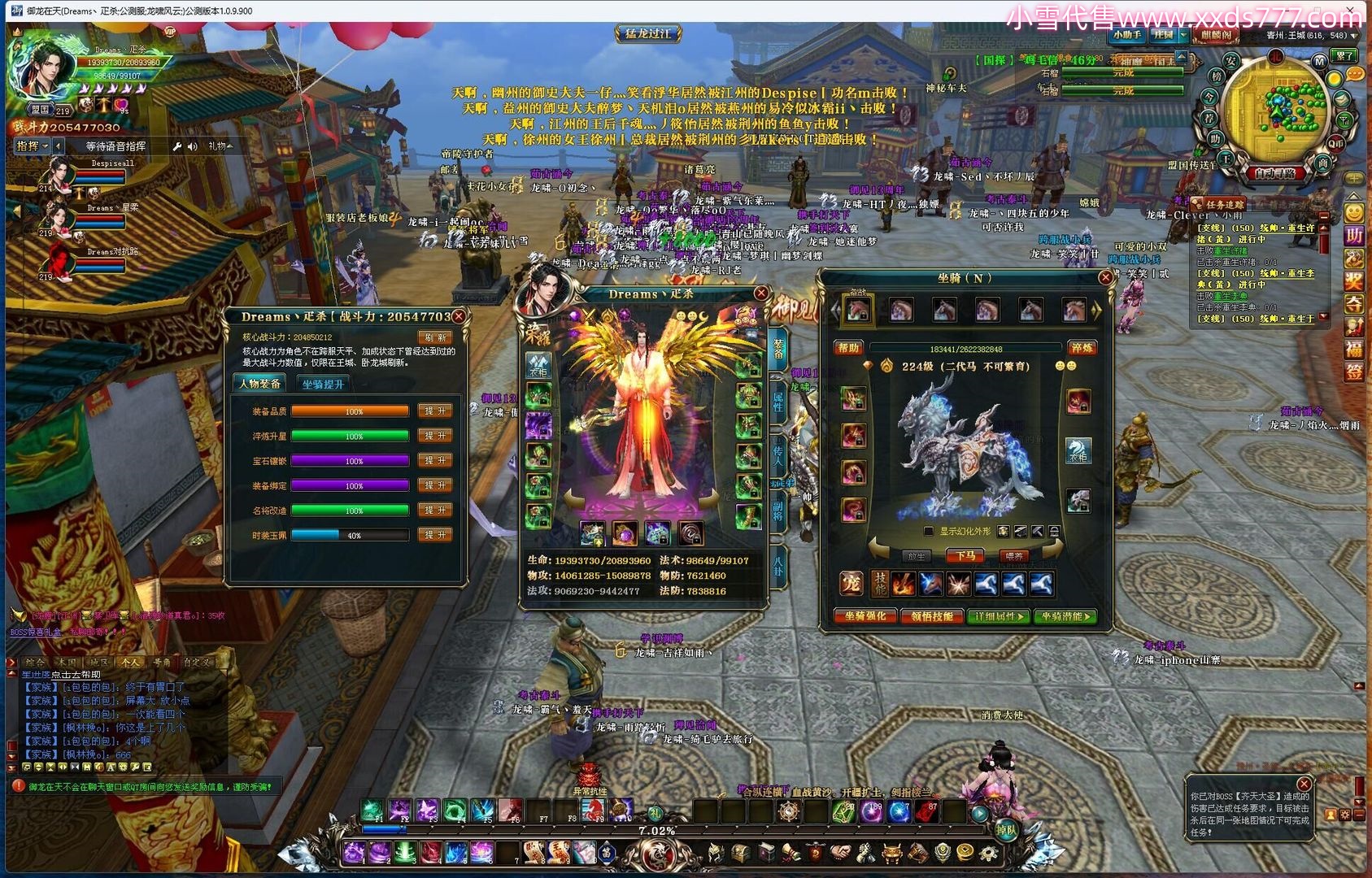Click 刷新 to refresh core combat power

pos(436,337)
